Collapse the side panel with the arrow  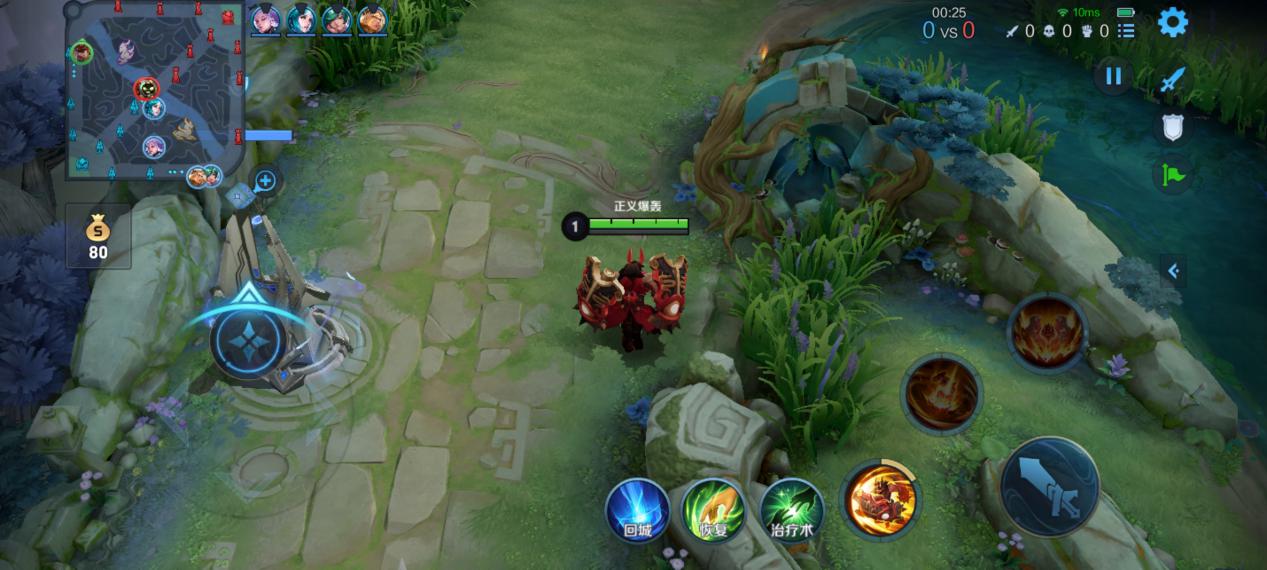click(x=1173, y=270)
